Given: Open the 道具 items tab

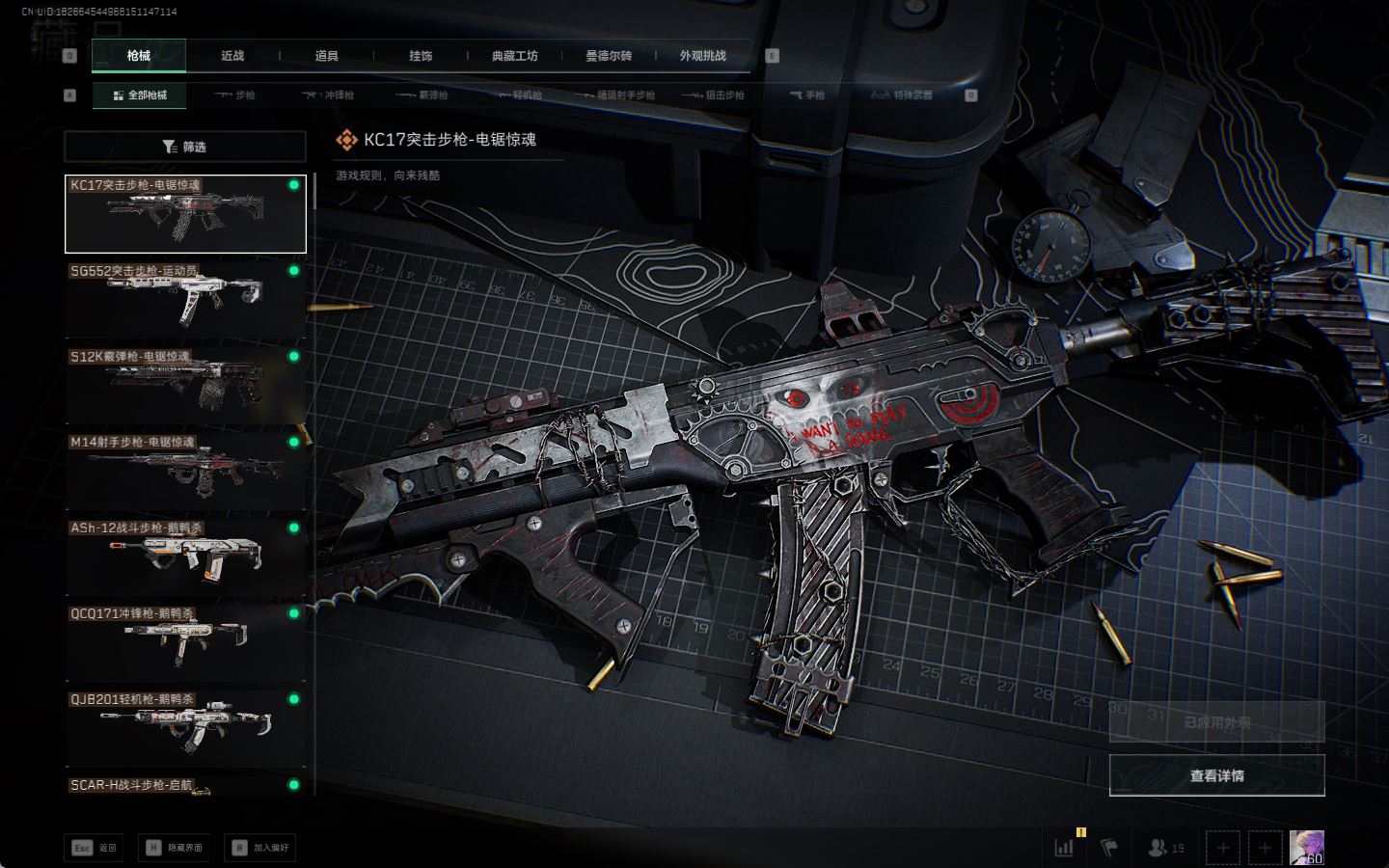Looking at the screenshot, I should (327, 56).
